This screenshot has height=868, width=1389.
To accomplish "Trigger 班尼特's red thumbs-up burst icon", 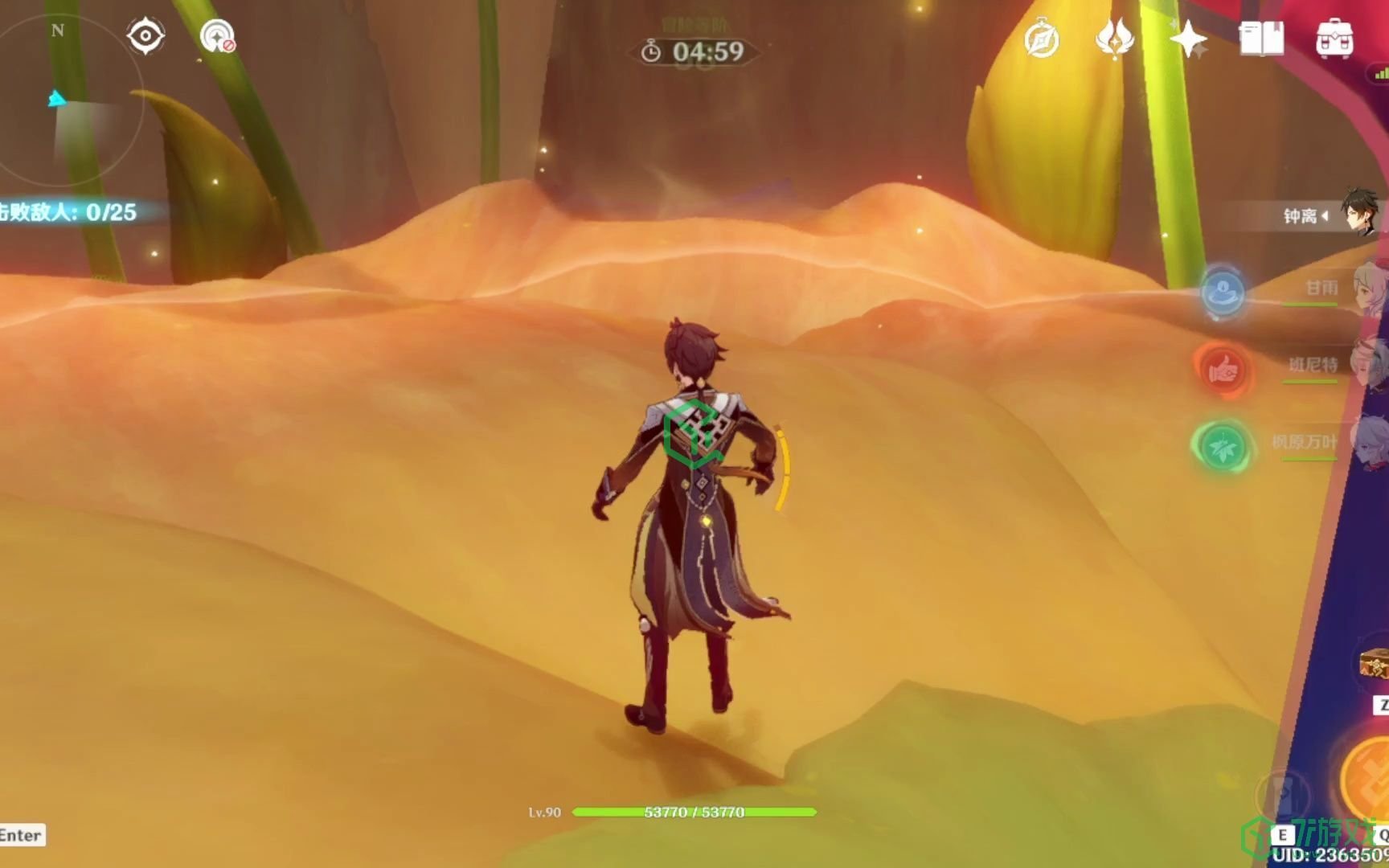I will 1223,369.
